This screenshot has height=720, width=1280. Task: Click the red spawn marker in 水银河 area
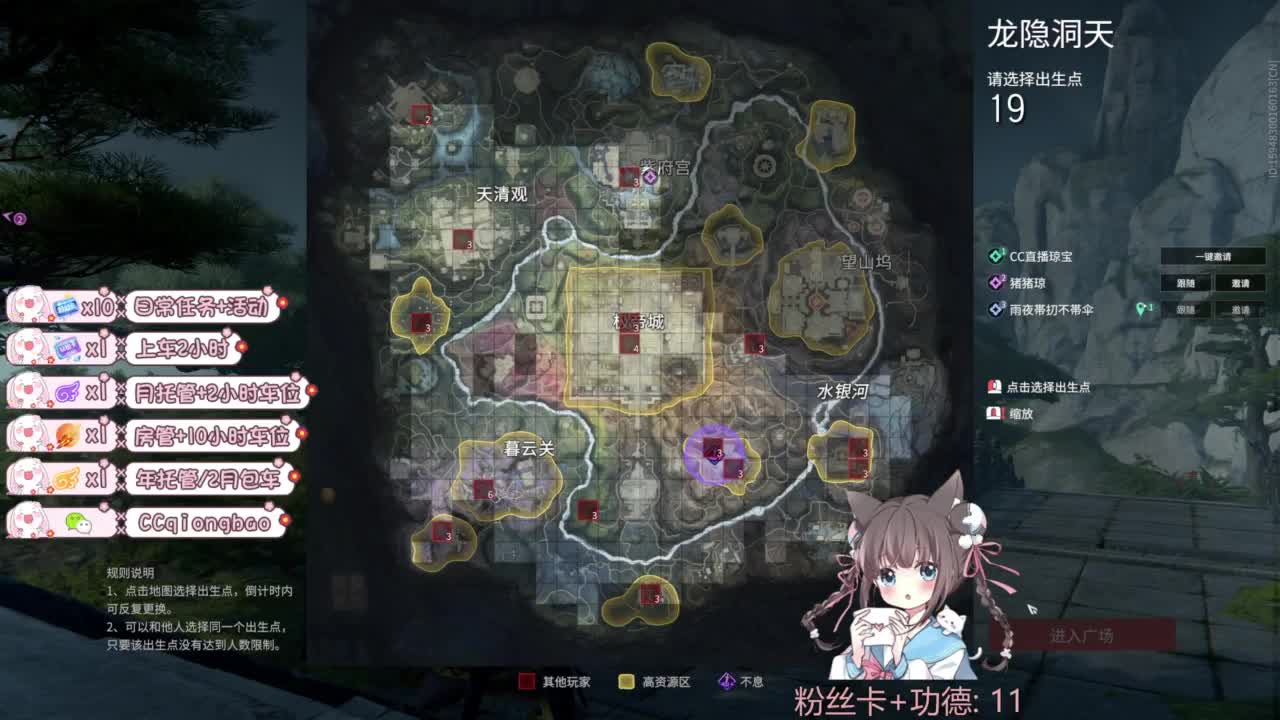click(855, 447)
